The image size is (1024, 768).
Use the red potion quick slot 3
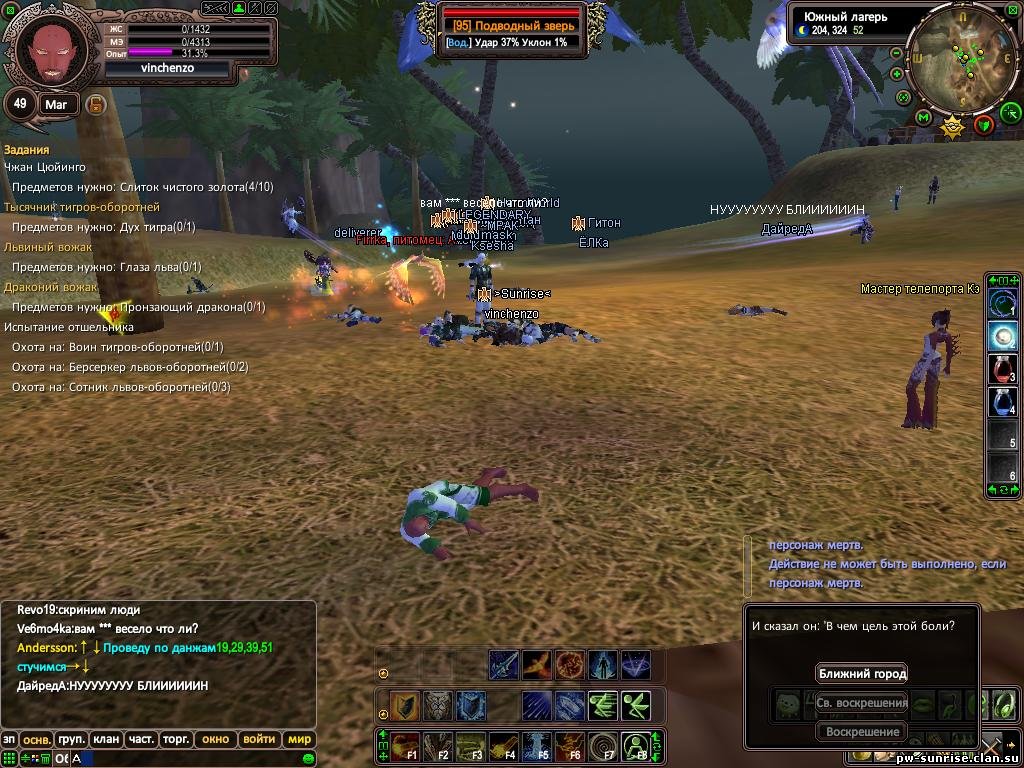[x=1003, y=369]
